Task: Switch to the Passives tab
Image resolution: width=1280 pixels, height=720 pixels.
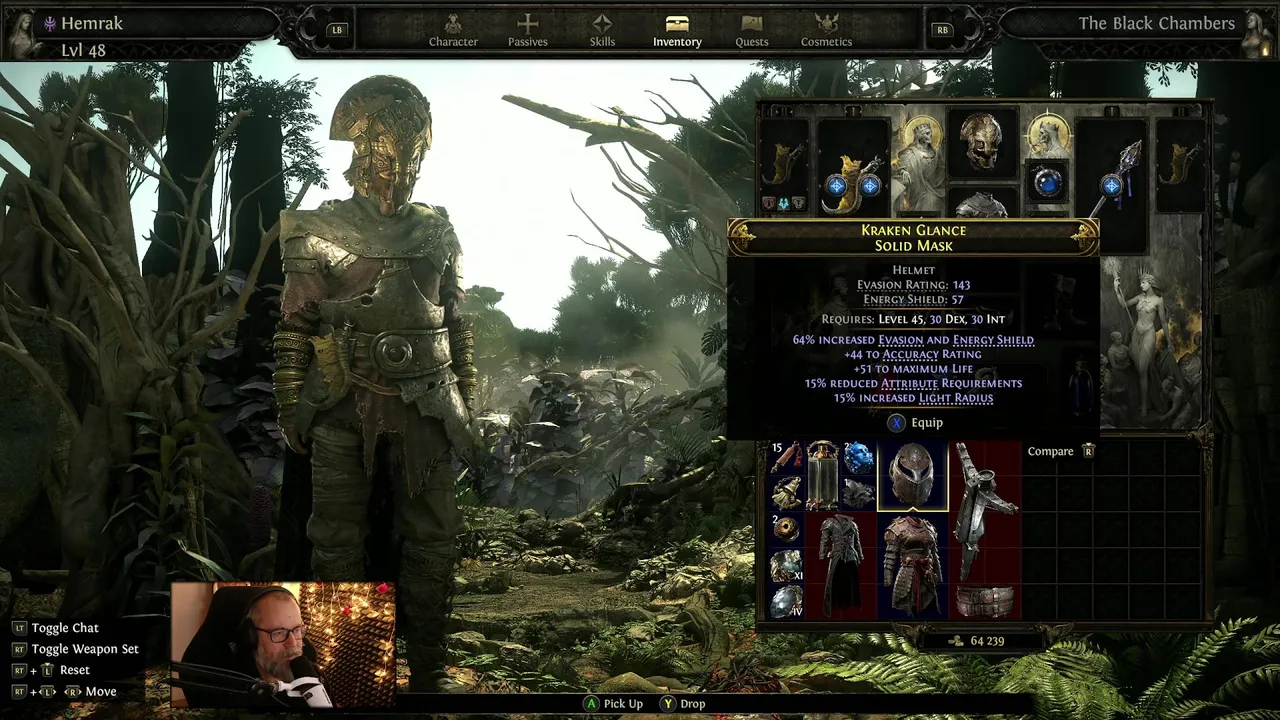Action: click(527, 29)
